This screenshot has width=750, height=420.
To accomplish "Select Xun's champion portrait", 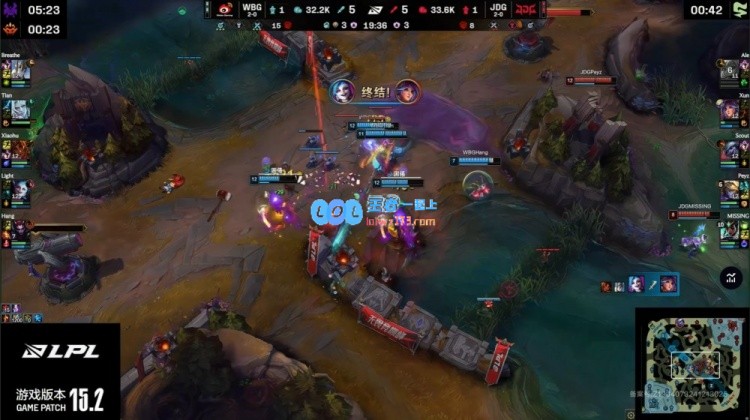I will 732,111.
